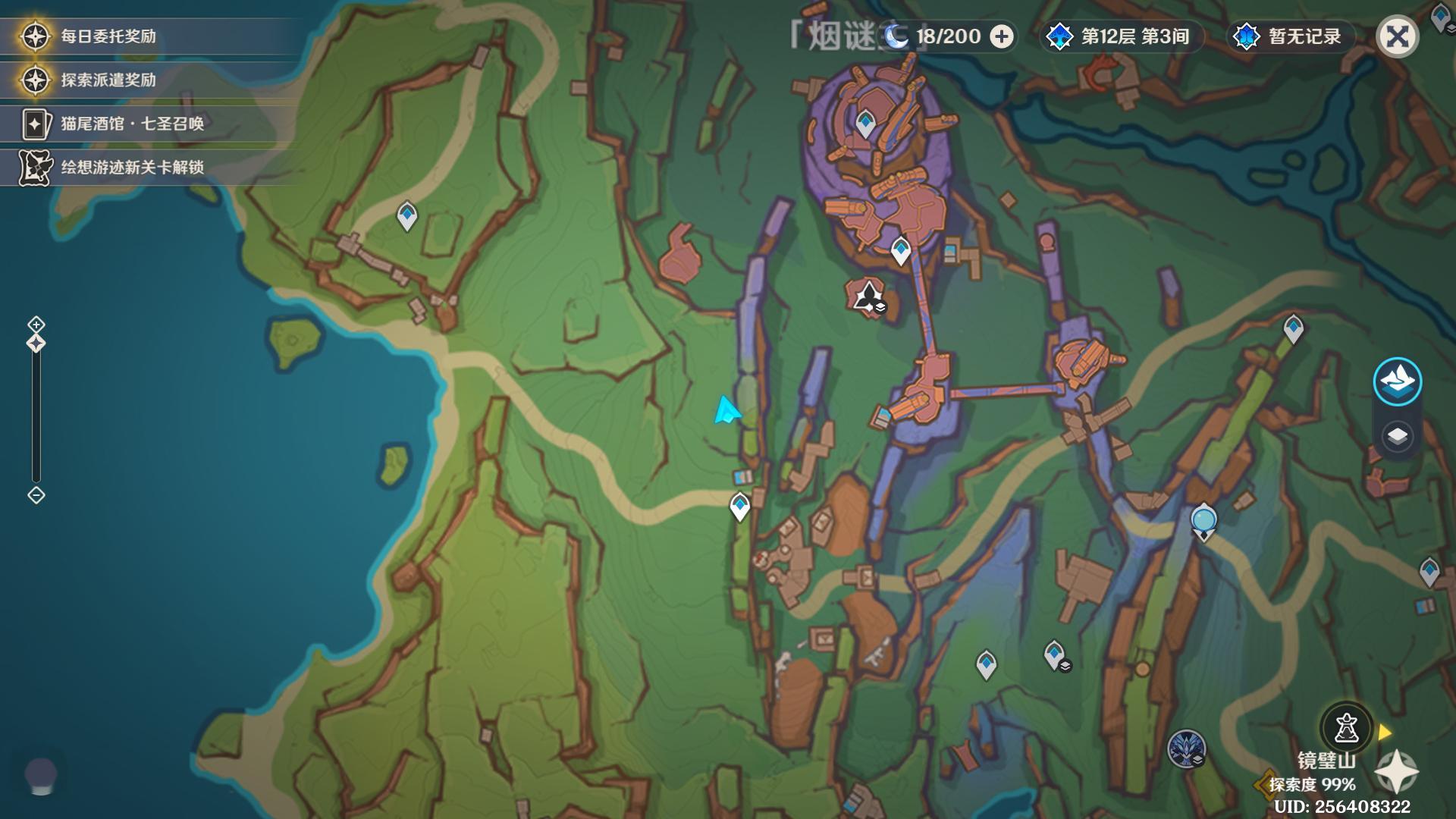The height and width of the screenshot is (819, 1456).
Task: Open the 暂无记录 record button
Action: (x=1290, y=36)
